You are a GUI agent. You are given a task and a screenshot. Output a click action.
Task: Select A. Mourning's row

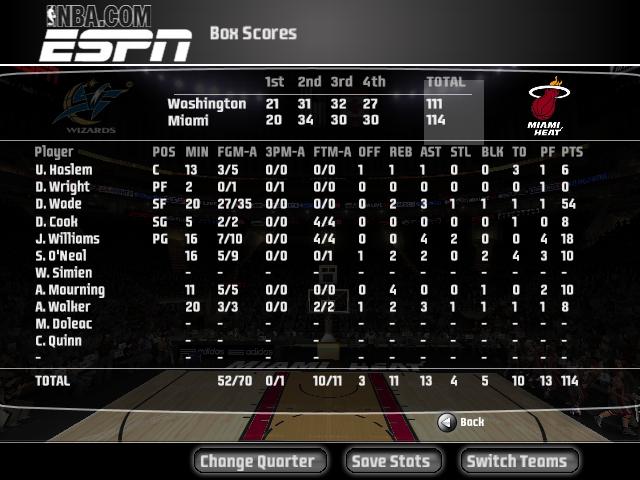[71, 290]
